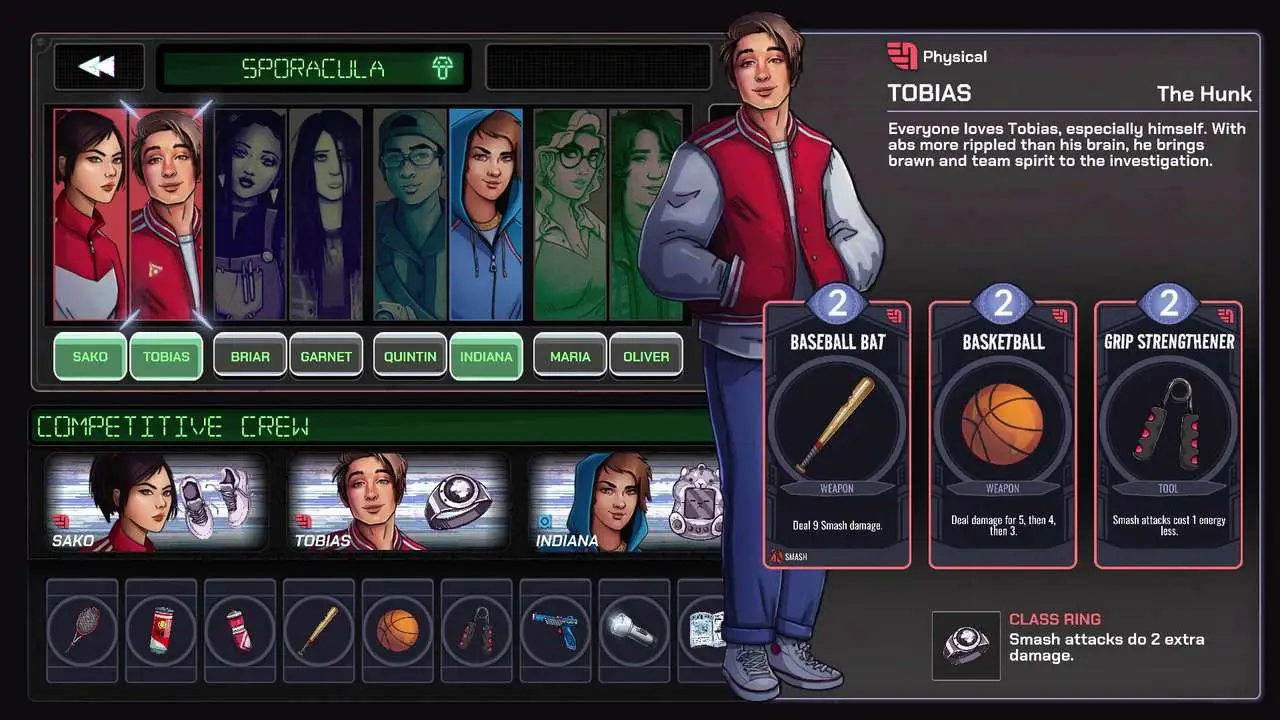Select the BRIAR name button
This screenshot has width=1280, height=720.
pyautogui.click(x=250, y=356)
